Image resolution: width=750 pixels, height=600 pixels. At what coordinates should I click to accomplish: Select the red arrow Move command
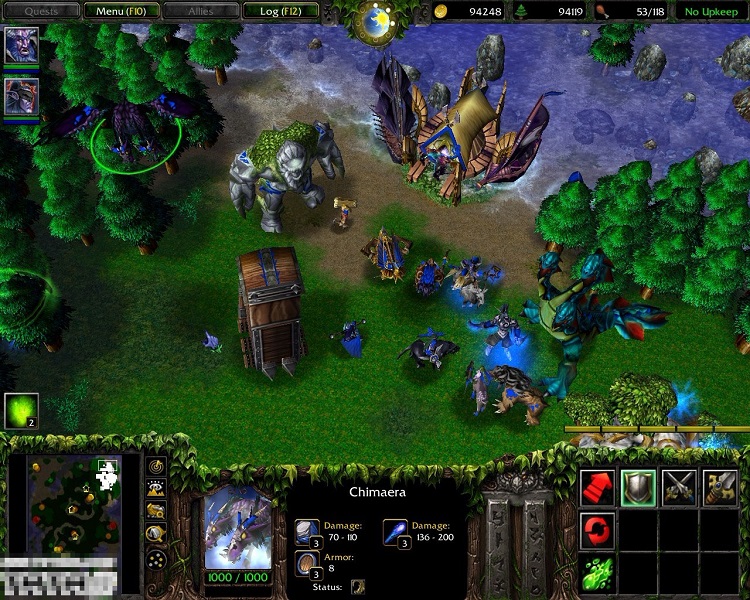597,486
